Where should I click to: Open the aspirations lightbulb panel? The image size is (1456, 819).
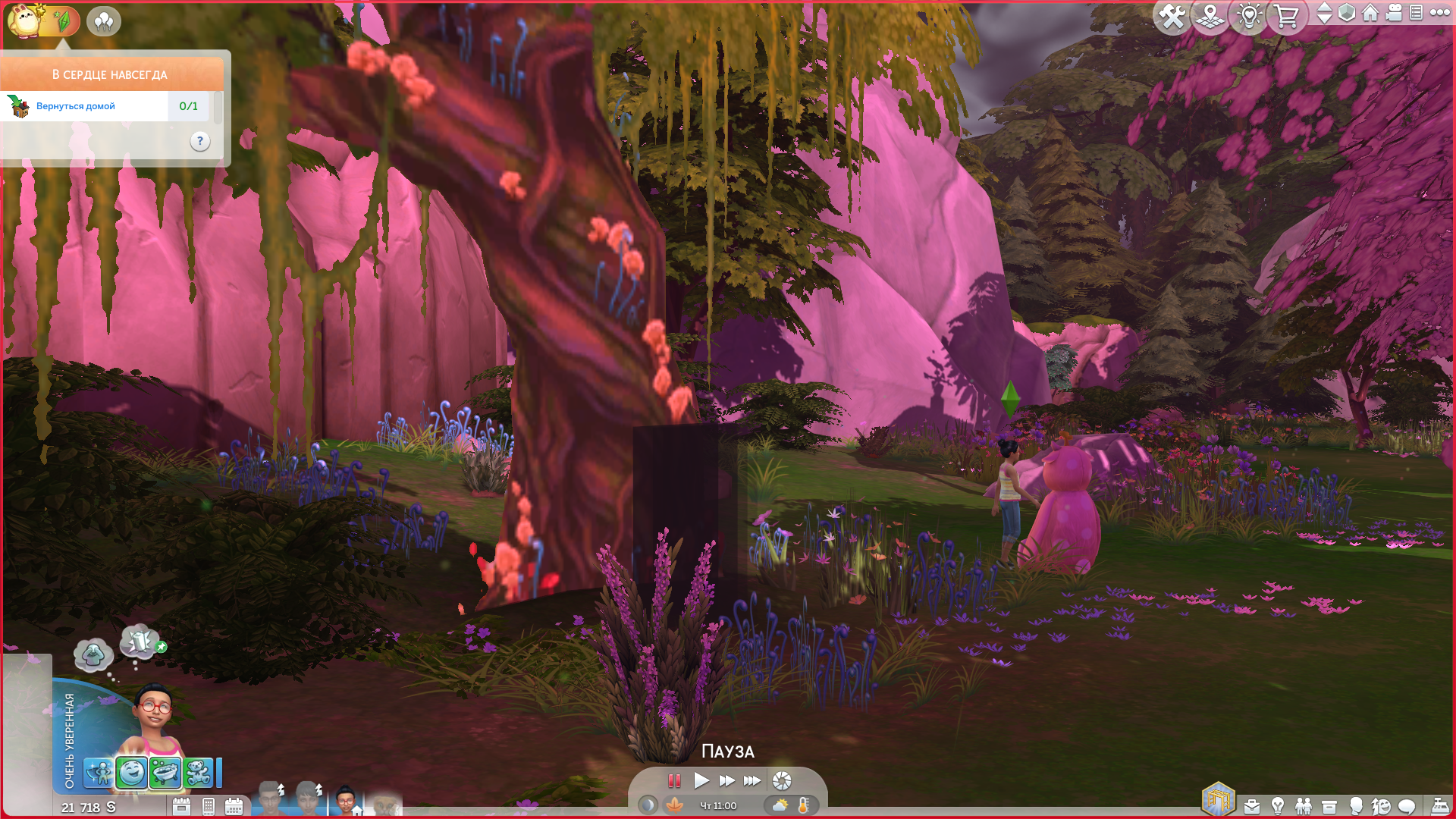point(1278,806)
